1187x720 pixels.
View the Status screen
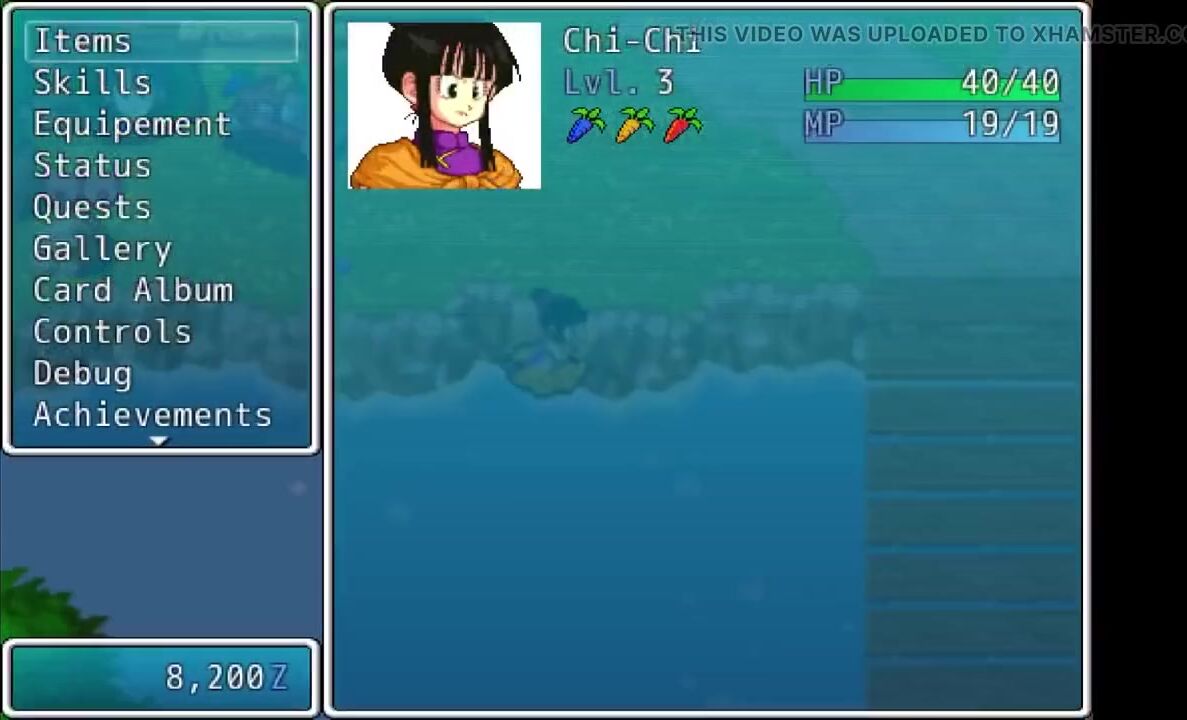[x=92, y=166]
